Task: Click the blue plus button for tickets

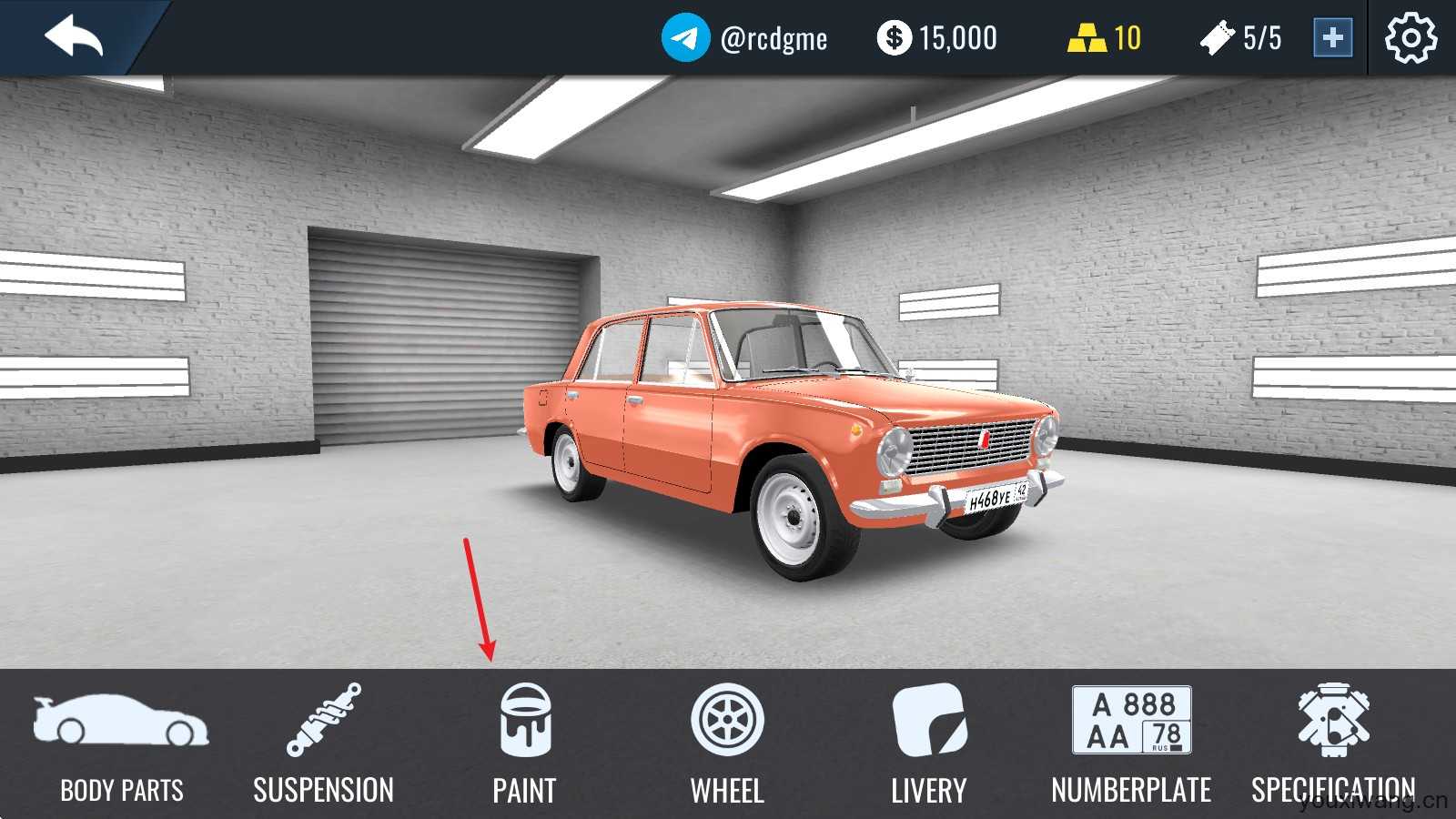Action: tap(1332, 38)
